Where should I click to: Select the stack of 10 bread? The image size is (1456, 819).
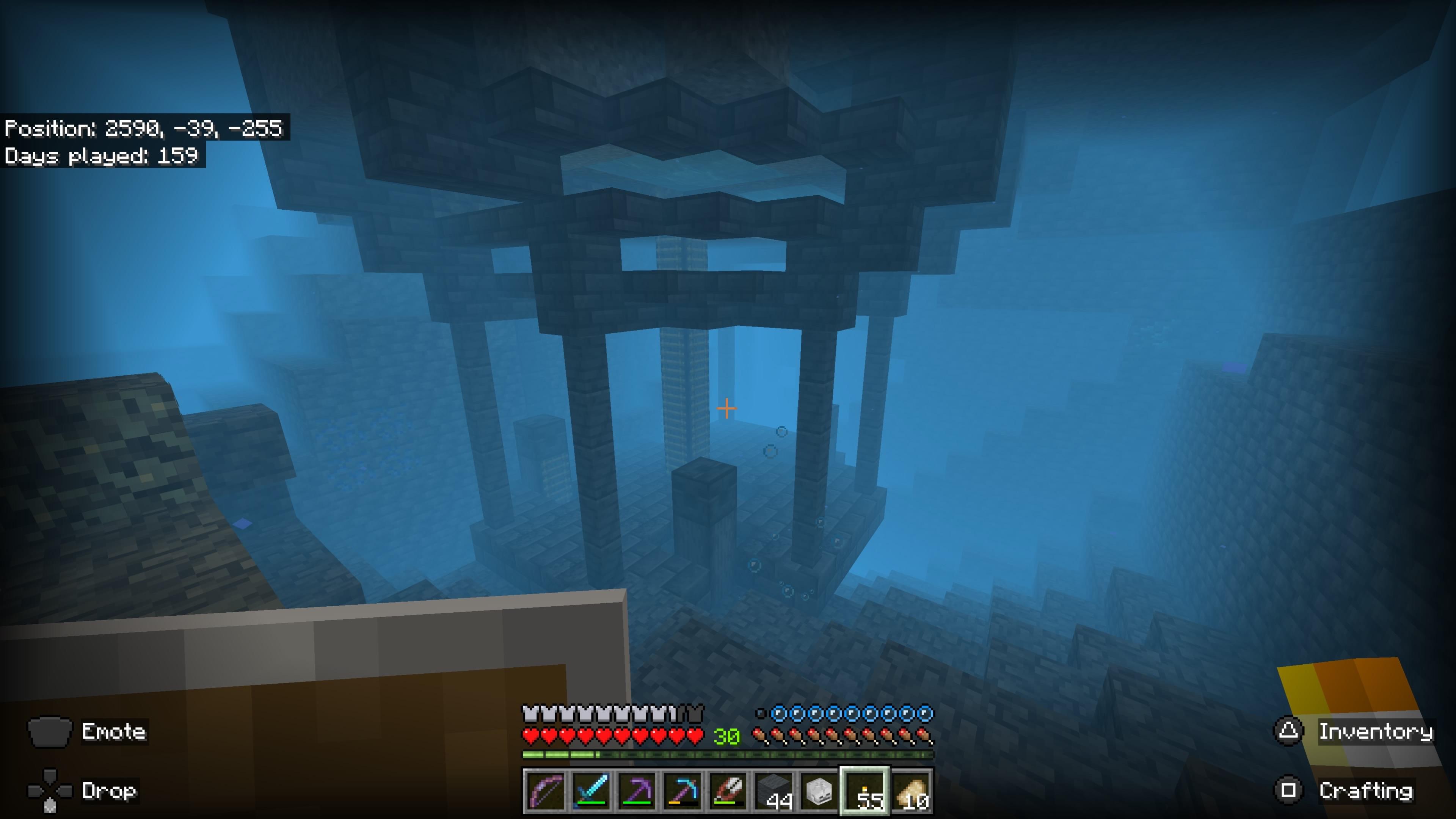tap(912, 791)
